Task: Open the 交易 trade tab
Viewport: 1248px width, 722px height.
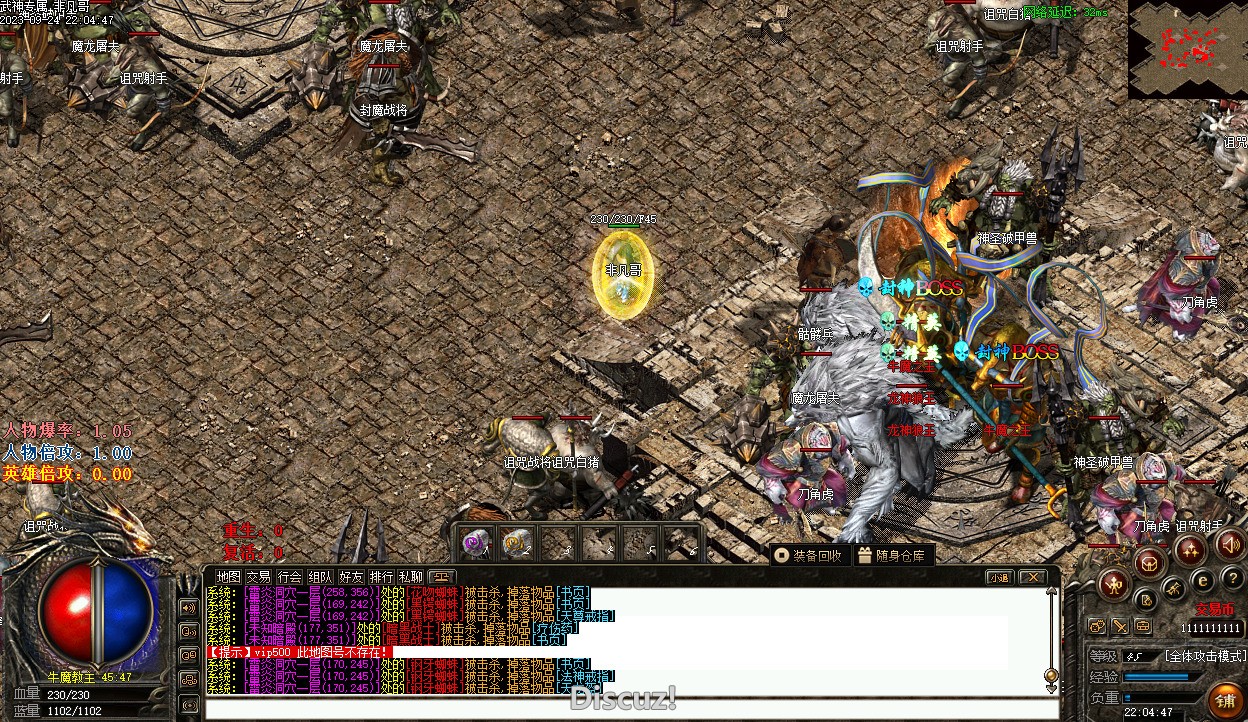Action: click(x=259, y=577)
